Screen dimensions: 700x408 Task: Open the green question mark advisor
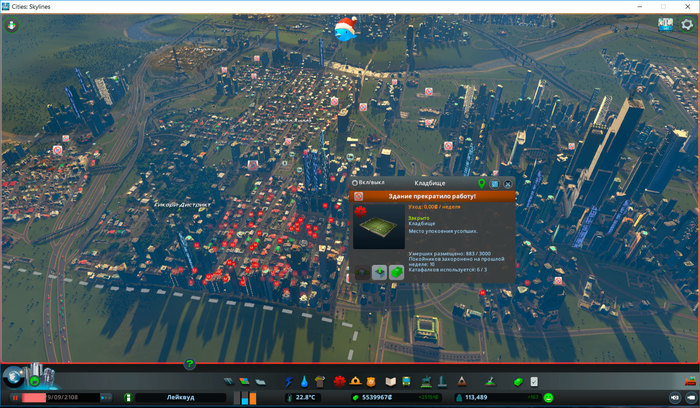coord(190,364)
